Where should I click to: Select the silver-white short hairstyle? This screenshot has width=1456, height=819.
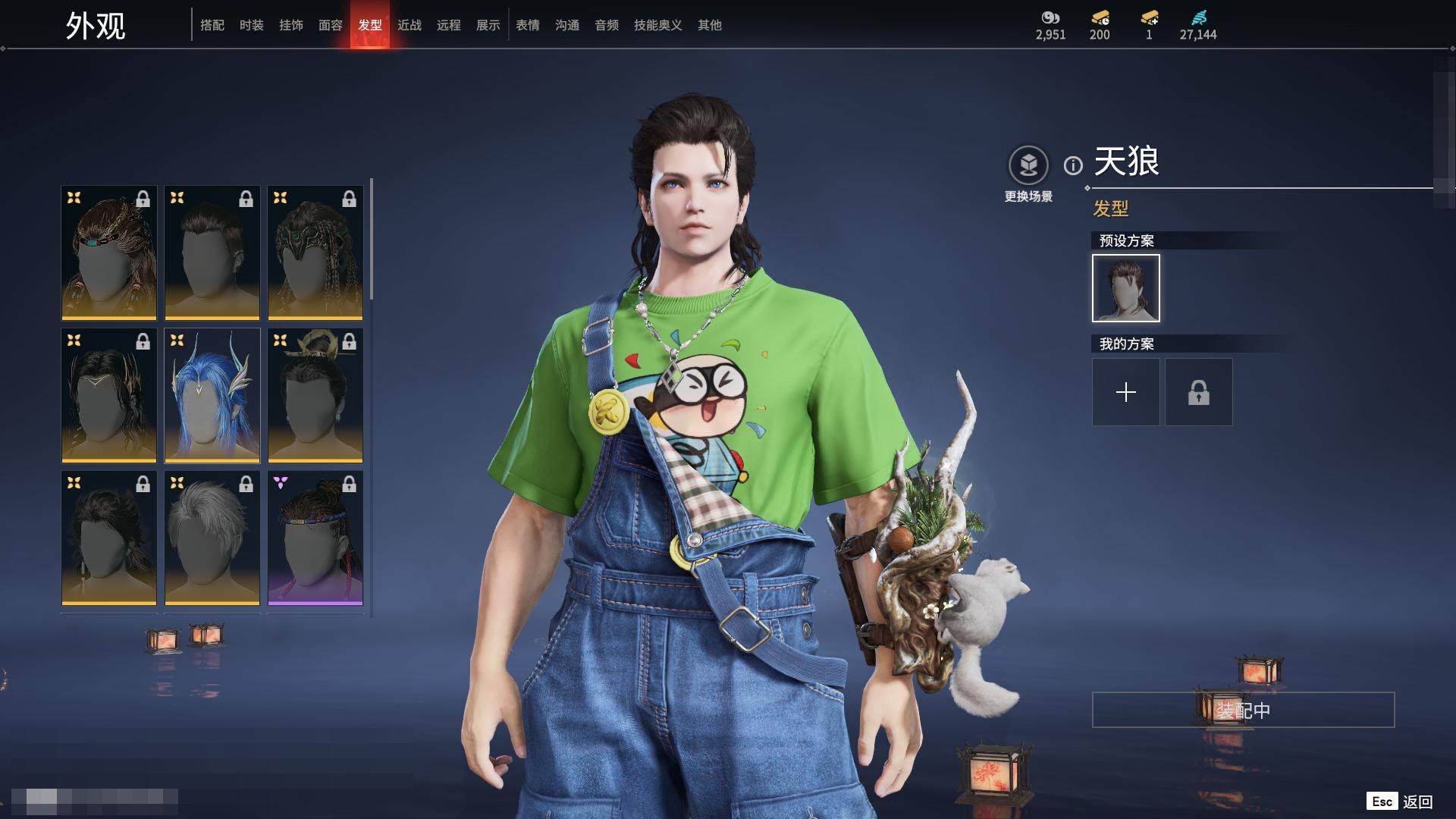[212, 538]
